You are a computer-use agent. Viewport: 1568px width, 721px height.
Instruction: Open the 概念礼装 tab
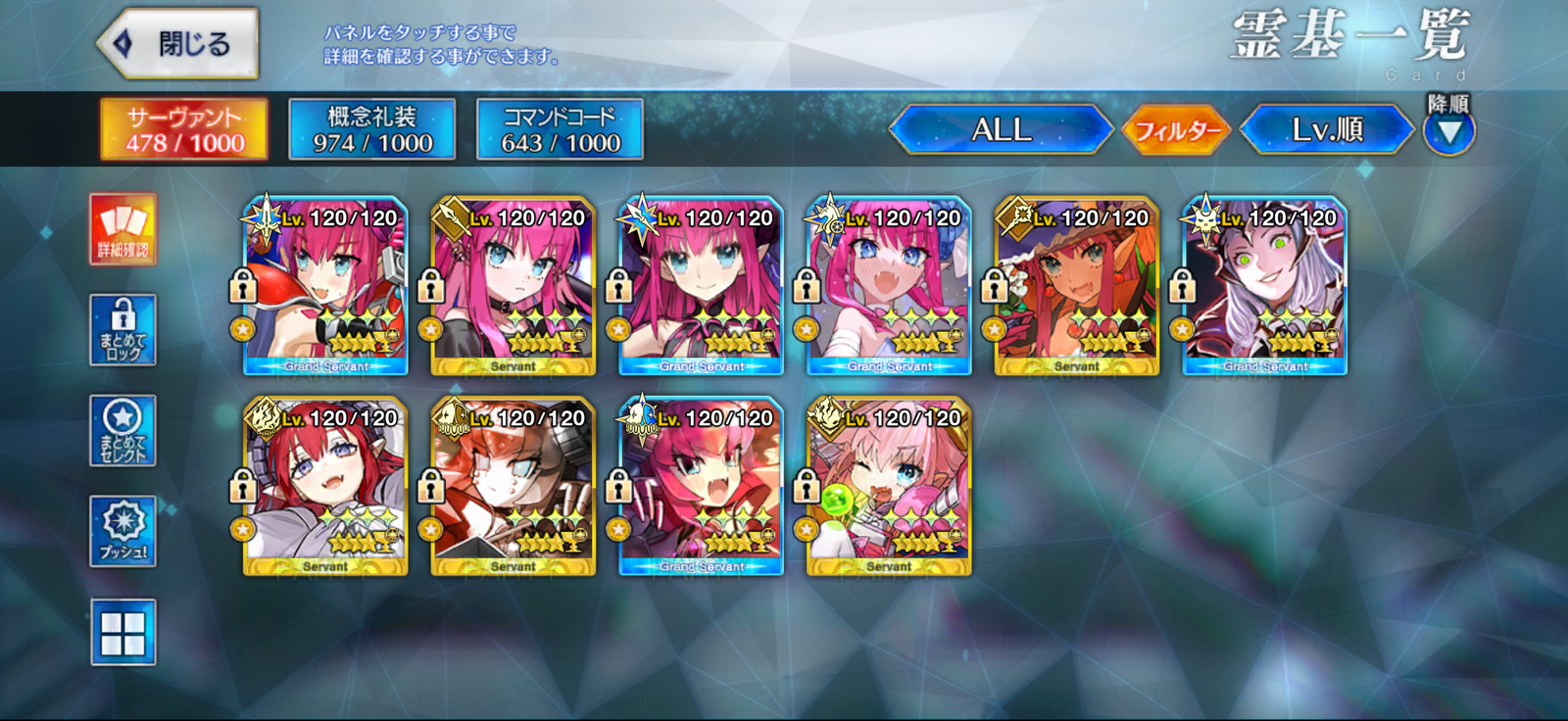click(x=372, y=129)
